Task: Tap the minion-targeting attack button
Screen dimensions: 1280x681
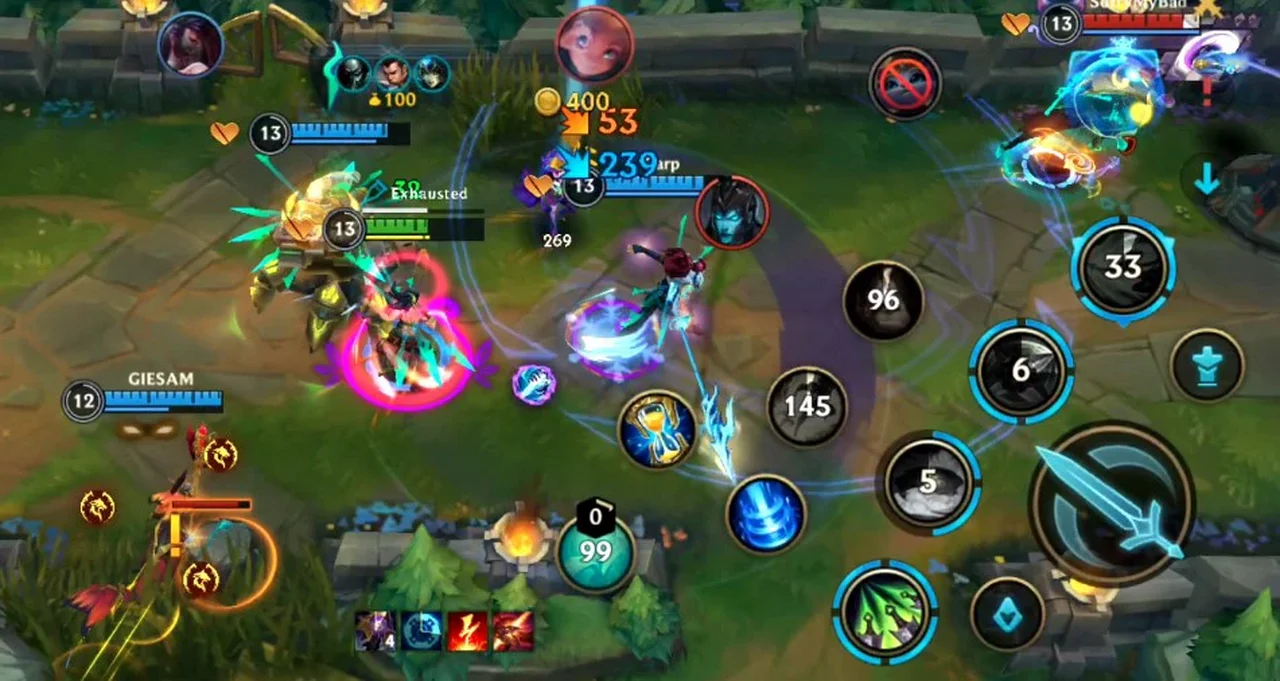Action: click(x=1007, y=614)
